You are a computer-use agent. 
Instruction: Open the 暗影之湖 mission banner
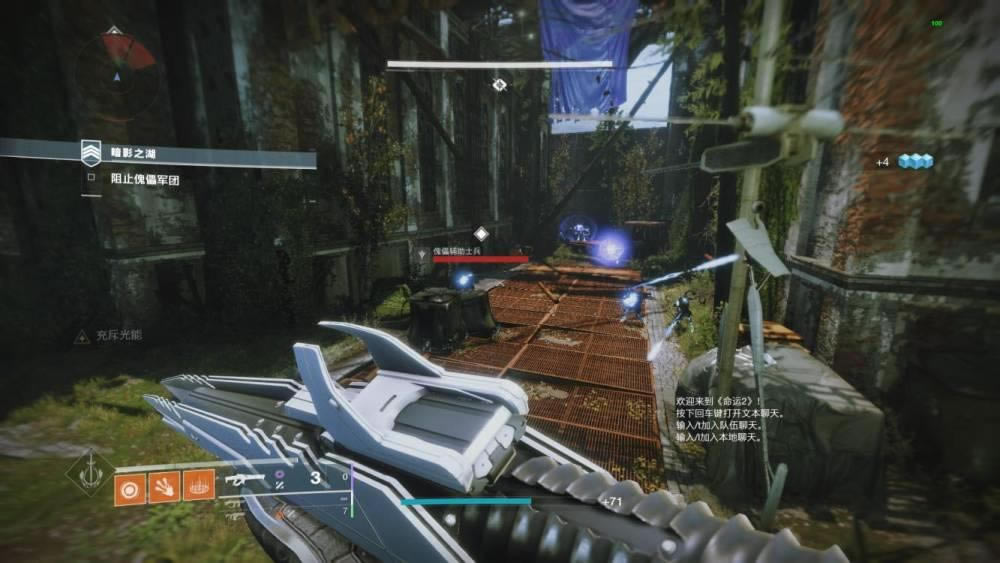(200, 154)
